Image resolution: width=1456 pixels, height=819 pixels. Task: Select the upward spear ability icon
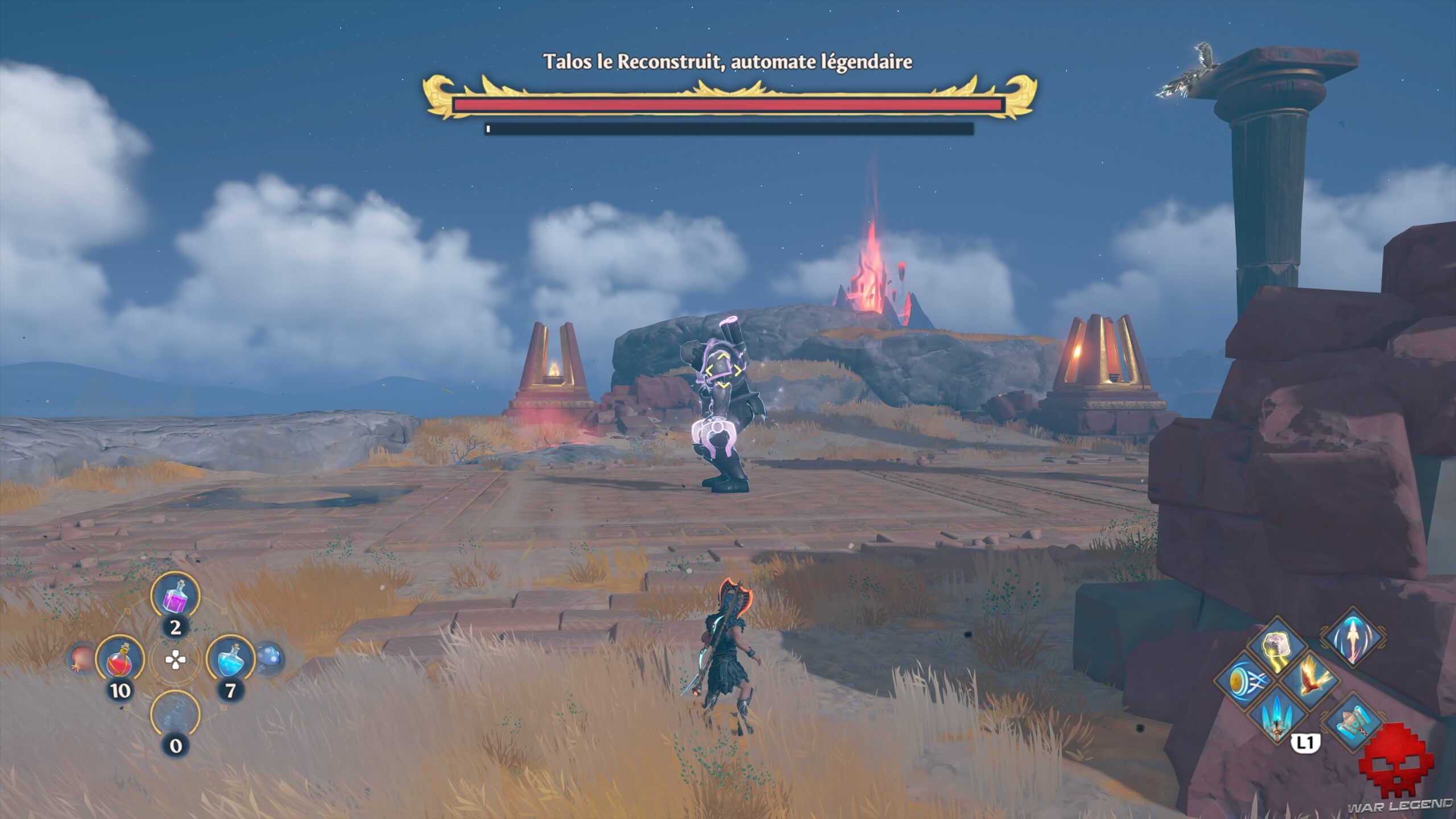tap(1353, 637)
